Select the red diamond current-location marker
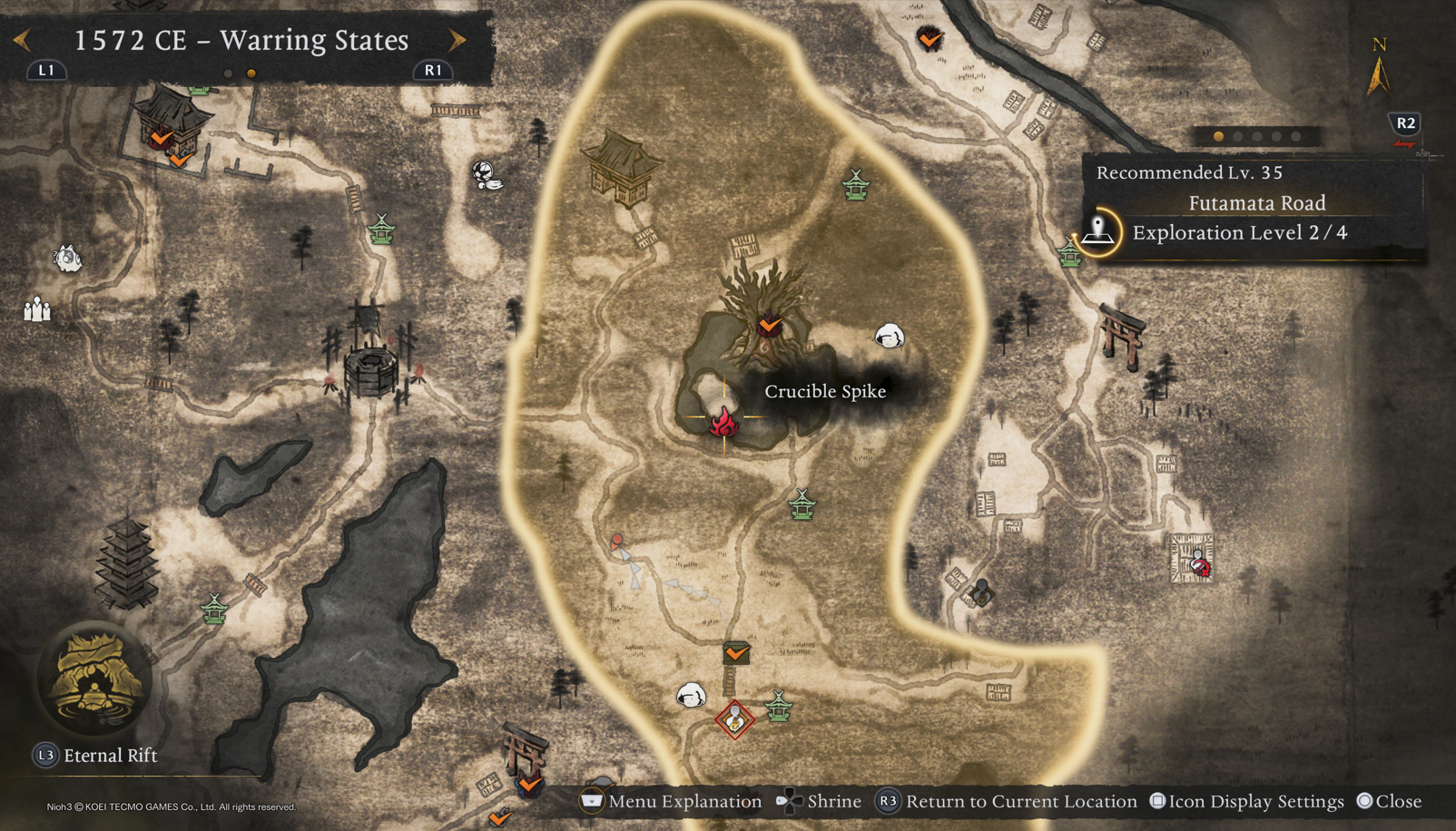The height and width of the screenshot is (831, 1456). coord(734,720)
